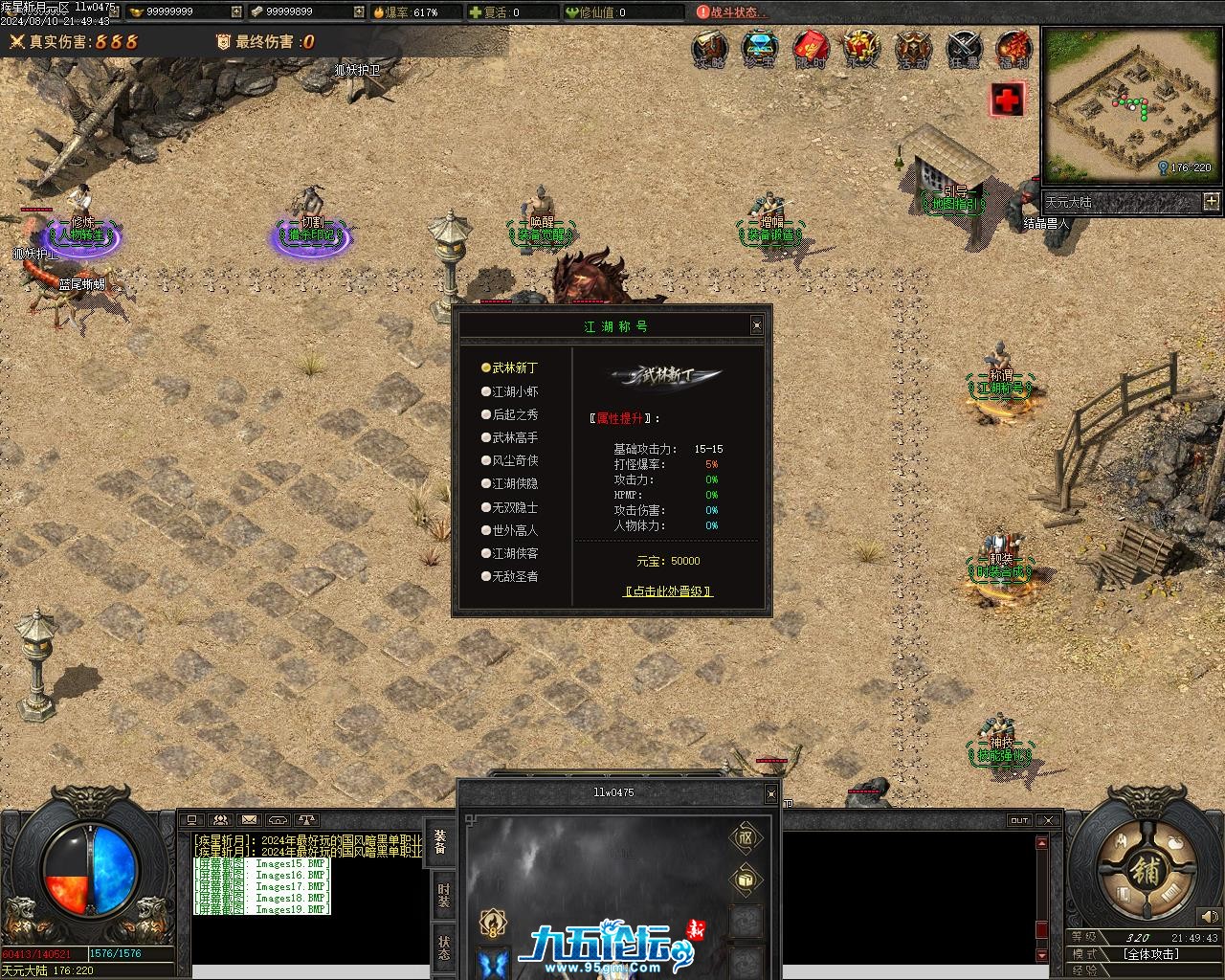This screenshot has height=980, width=1225.
Task: Choose the 武林高手 title
Action: 515,437
